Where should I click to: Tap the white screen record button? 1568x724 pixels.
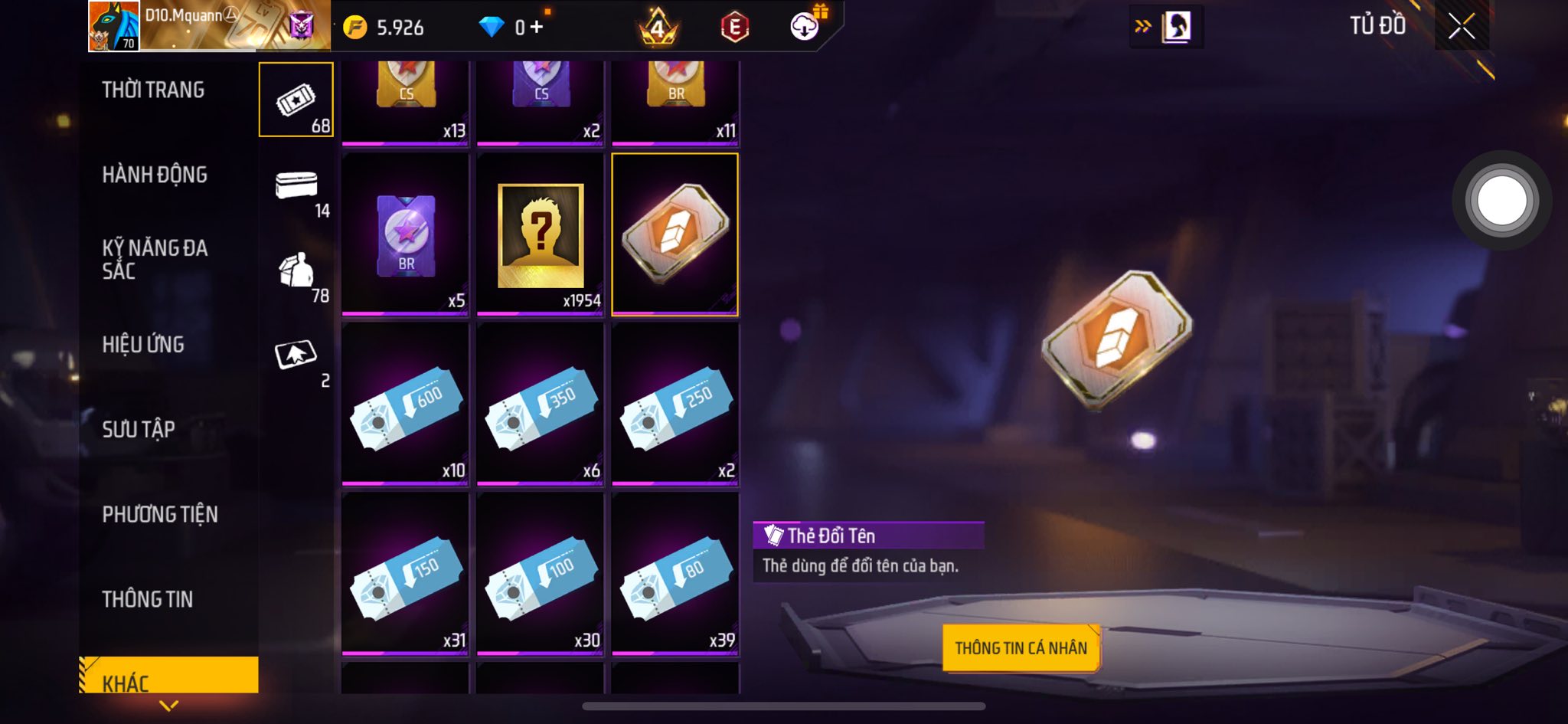pos(1501,201)
